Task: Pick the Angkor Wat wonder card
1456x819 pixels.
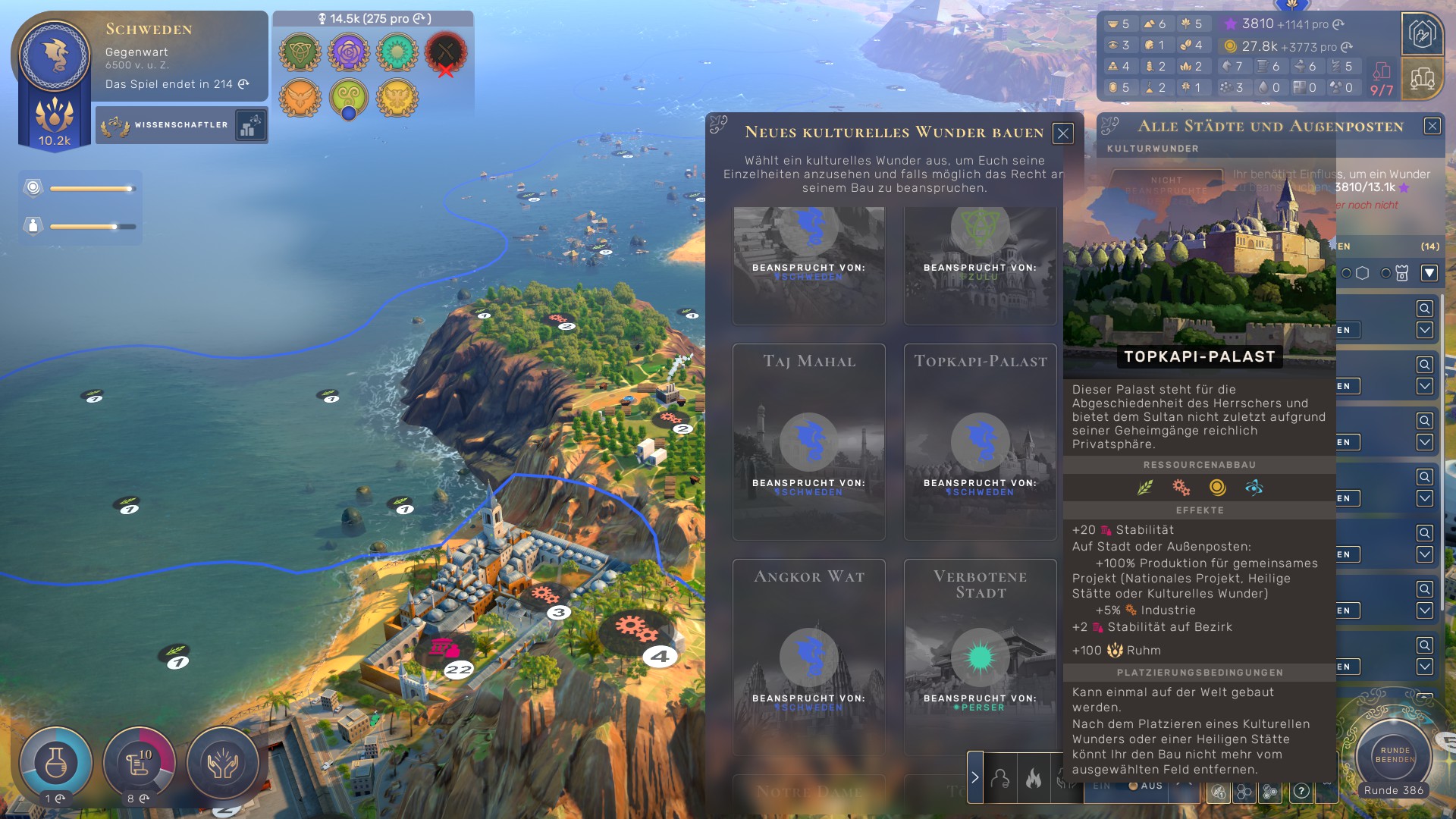Action: [x=808, y=656]
